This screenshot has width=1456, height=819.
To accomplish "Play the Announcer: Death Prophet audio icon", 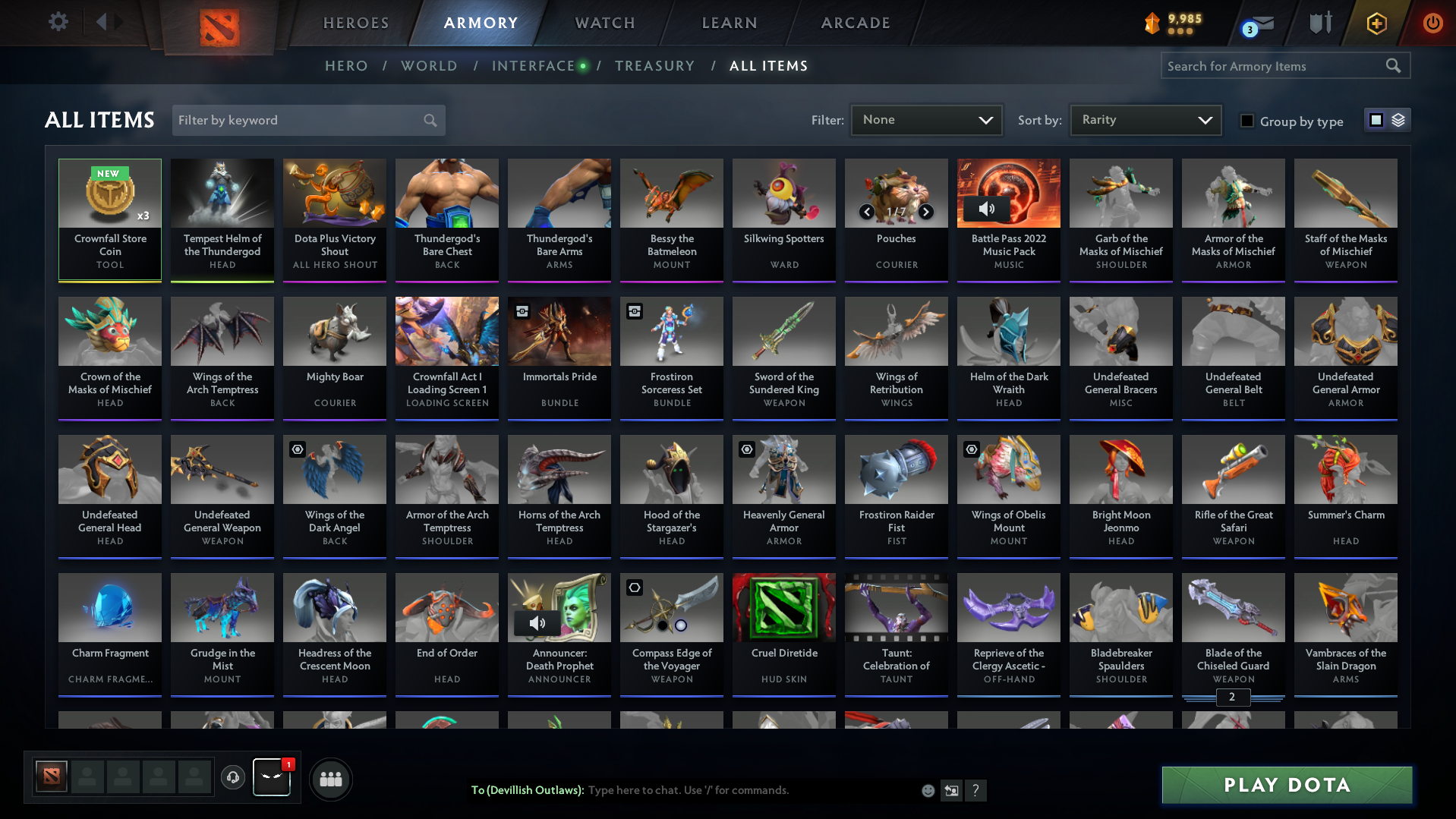I will click(537, 622).
